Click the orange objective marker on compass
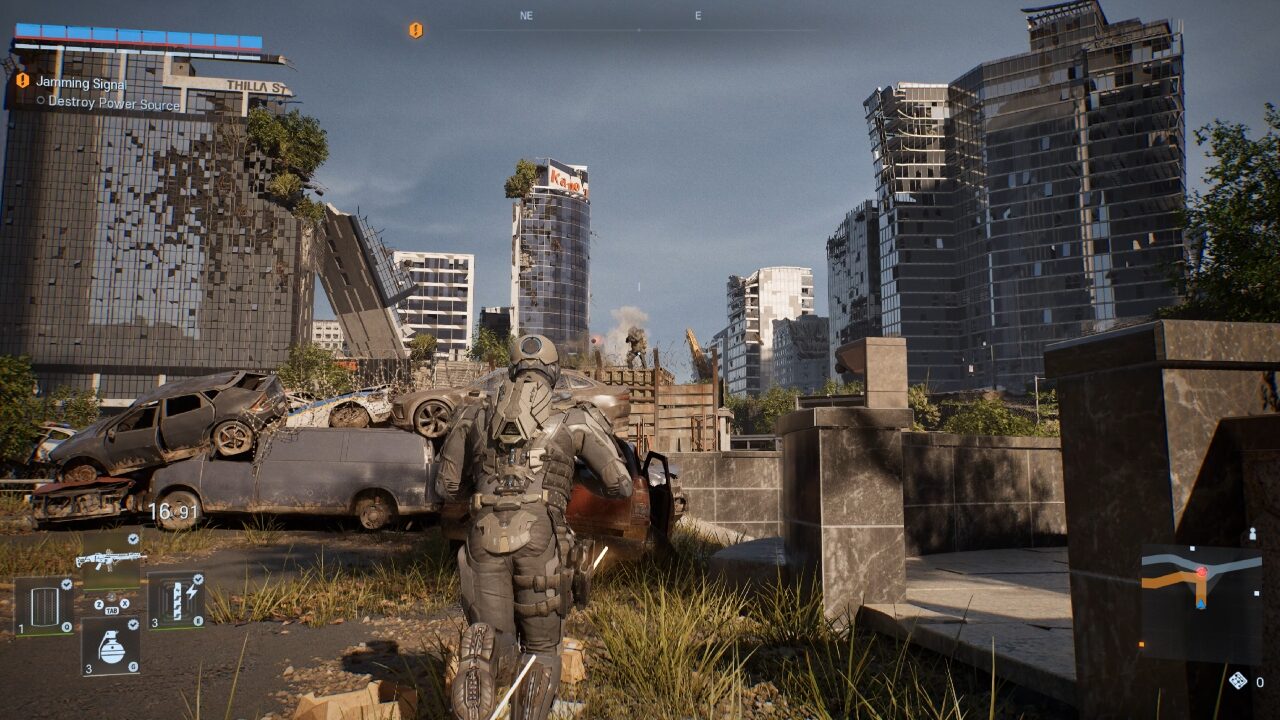The image size is (1280, 720). 416,30
